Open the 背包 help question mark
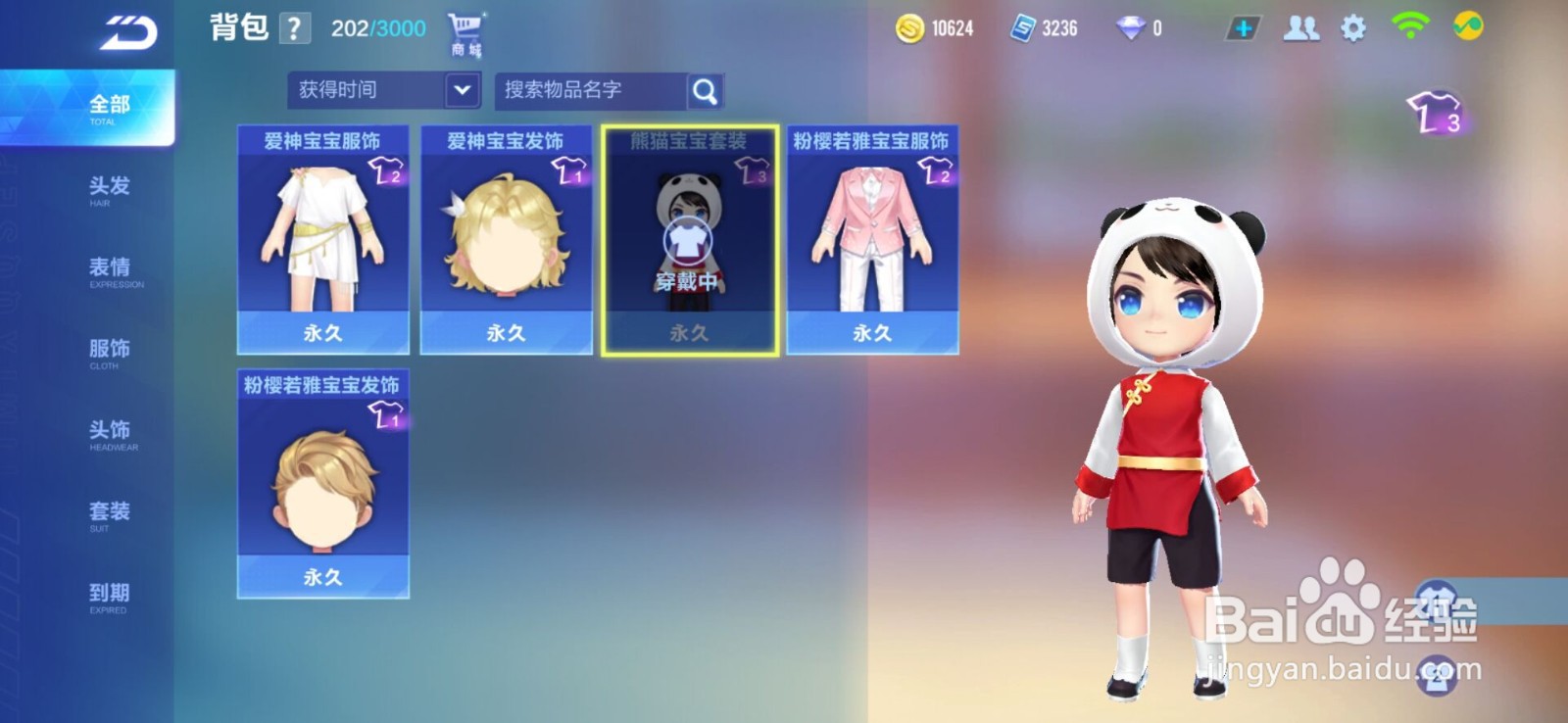 [x=295, y=26]
